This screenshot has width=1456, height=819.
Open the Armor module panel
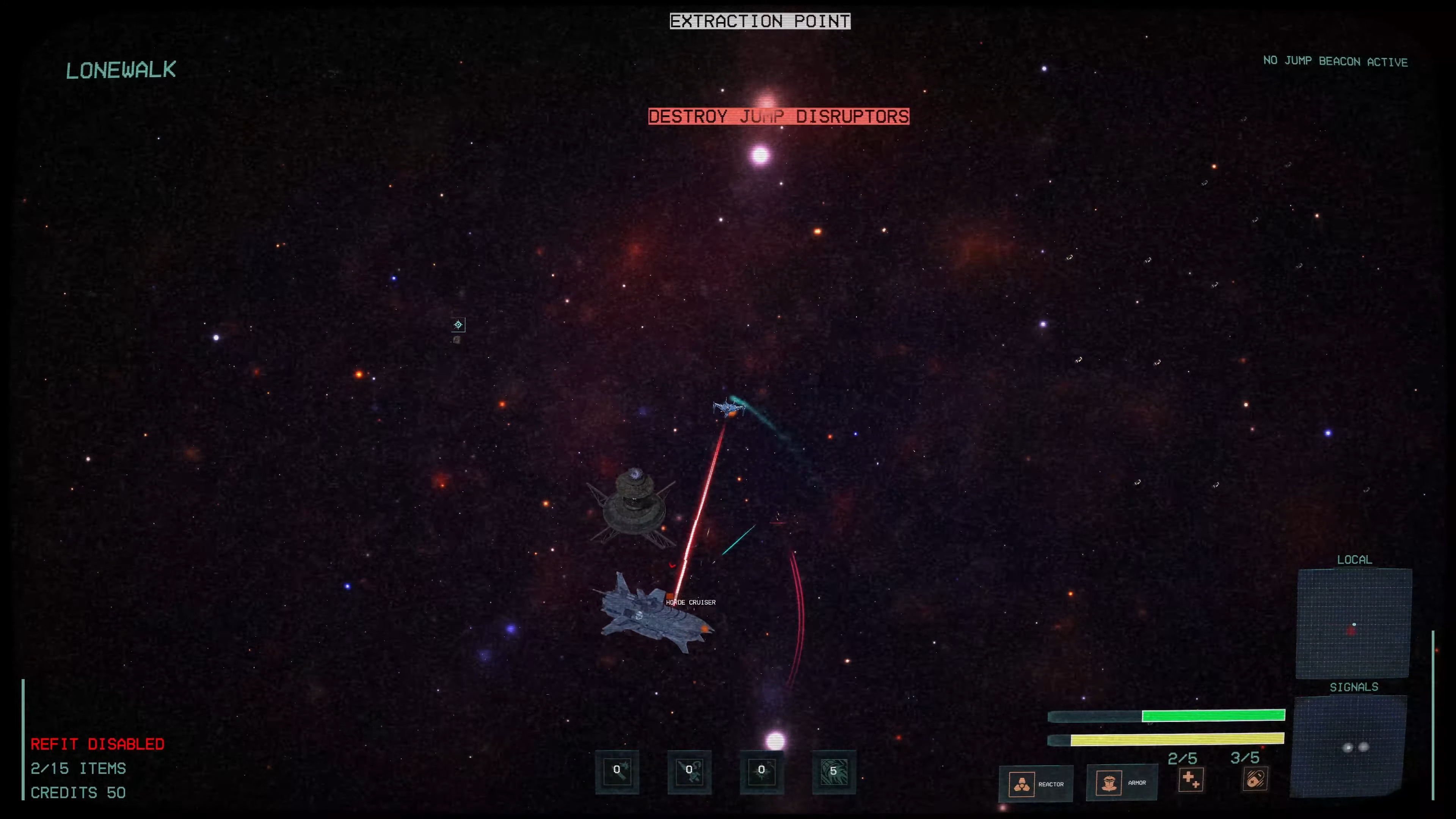[x=1122, y=783]
